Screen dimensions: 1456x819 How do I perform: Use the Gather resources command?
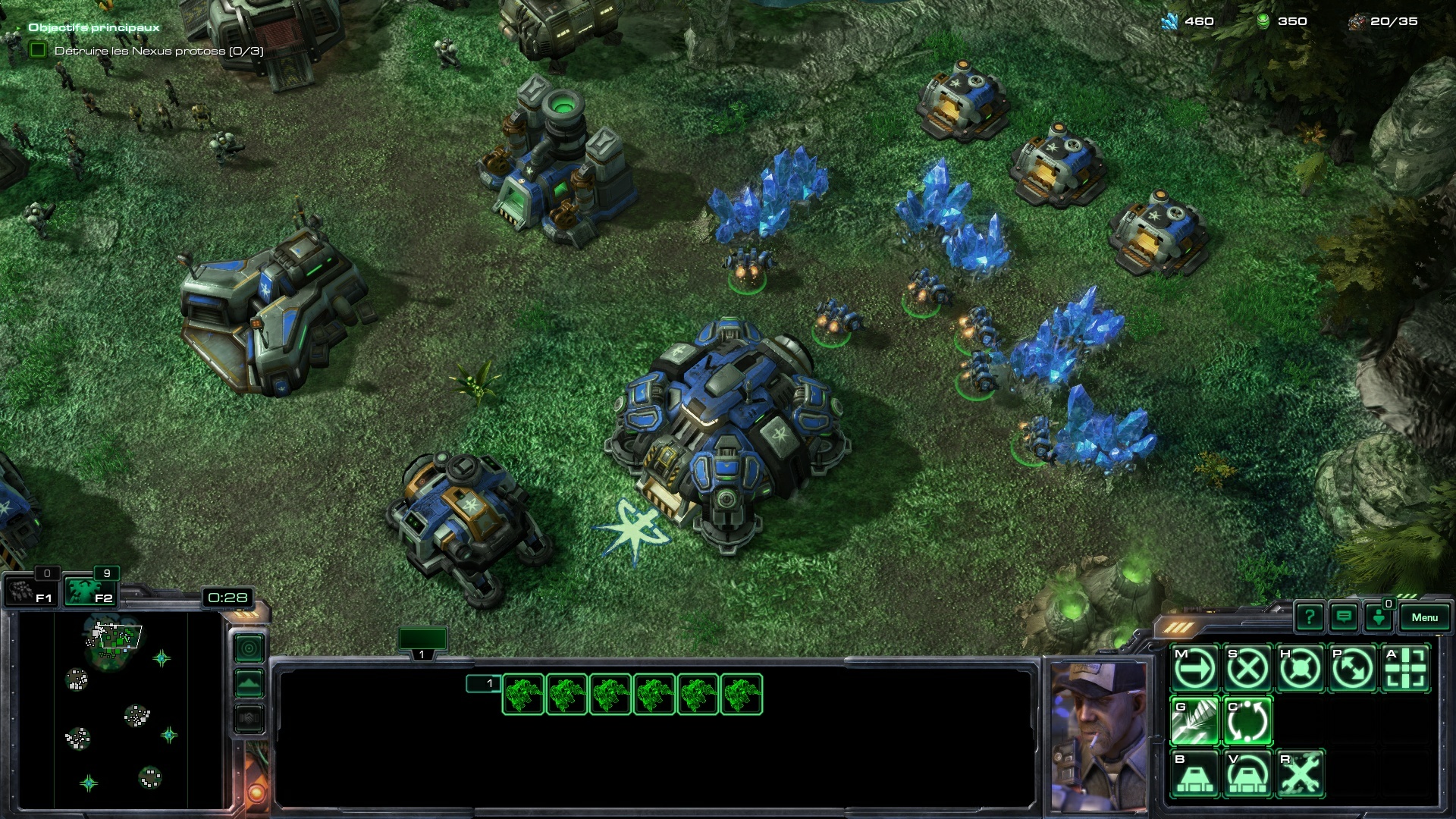click(x=1194, y=721)
